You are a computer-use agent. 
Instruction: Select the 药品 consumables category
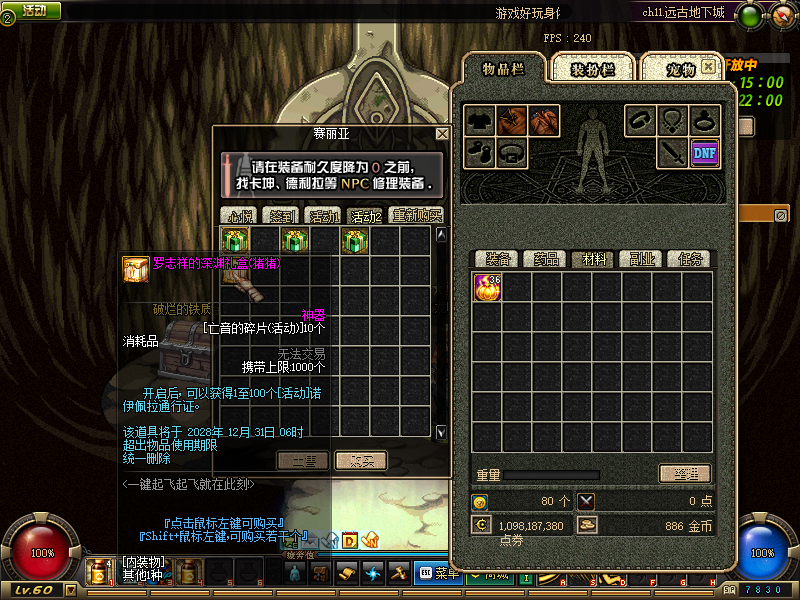tap(545, 259)
